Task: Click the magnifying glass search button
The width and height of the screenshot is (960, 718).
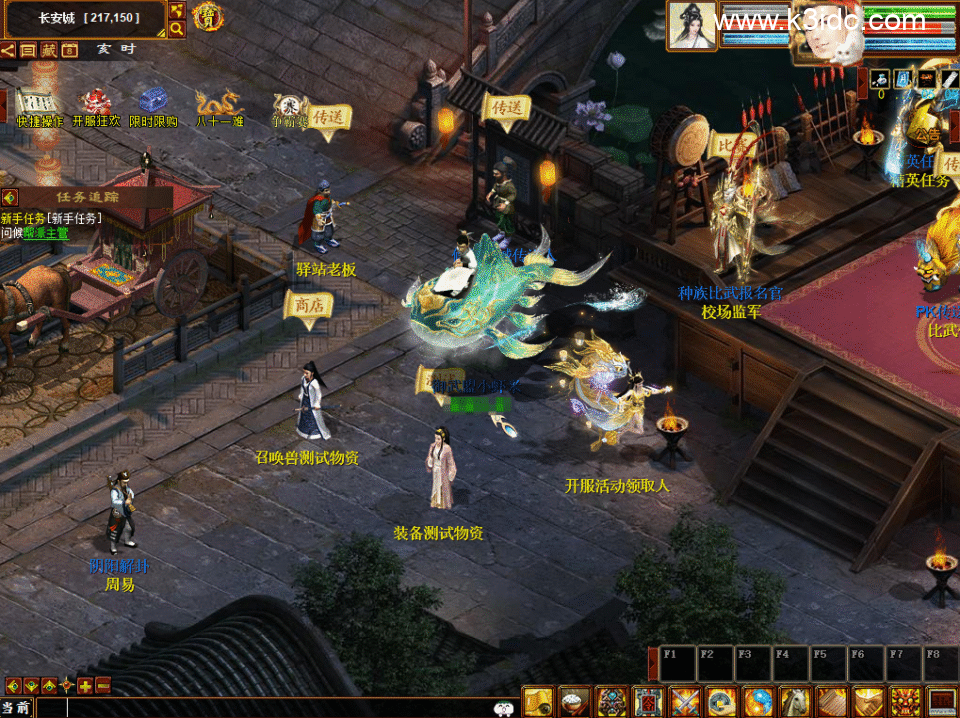Action: [177, 30]
